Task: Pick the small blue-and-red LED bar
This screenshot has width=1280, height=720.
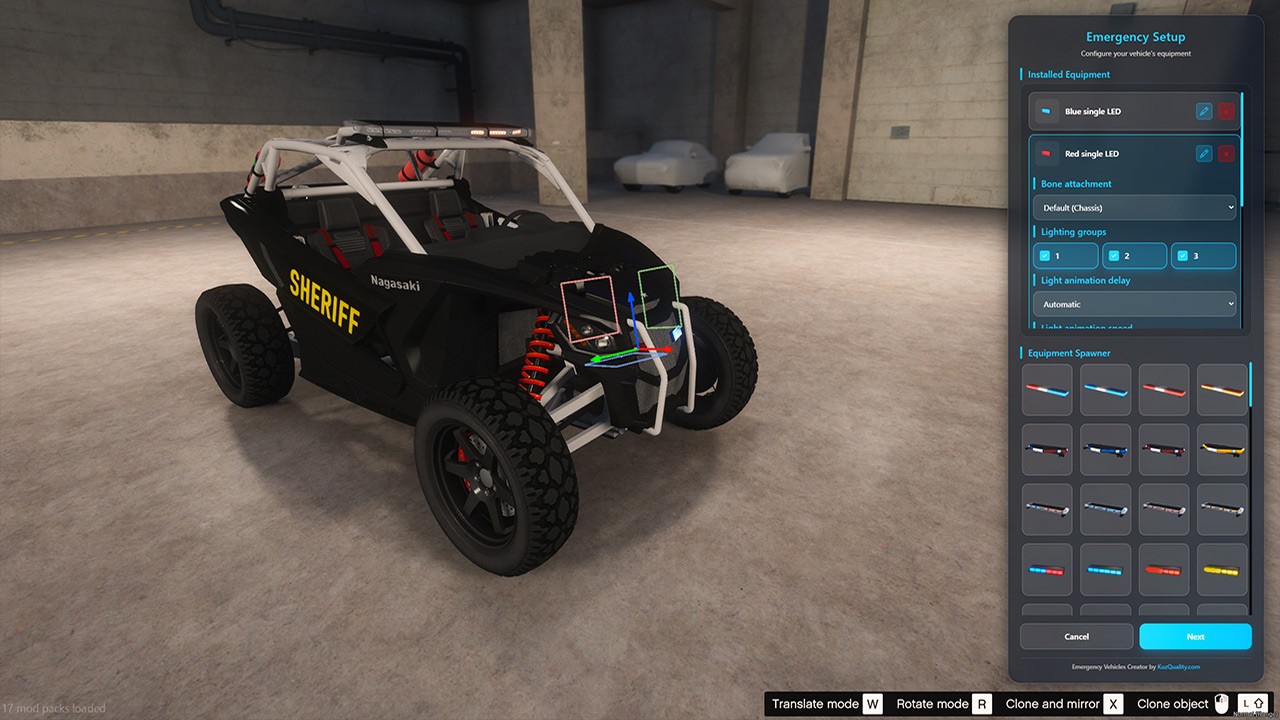Action: [x=1047, y=570]
